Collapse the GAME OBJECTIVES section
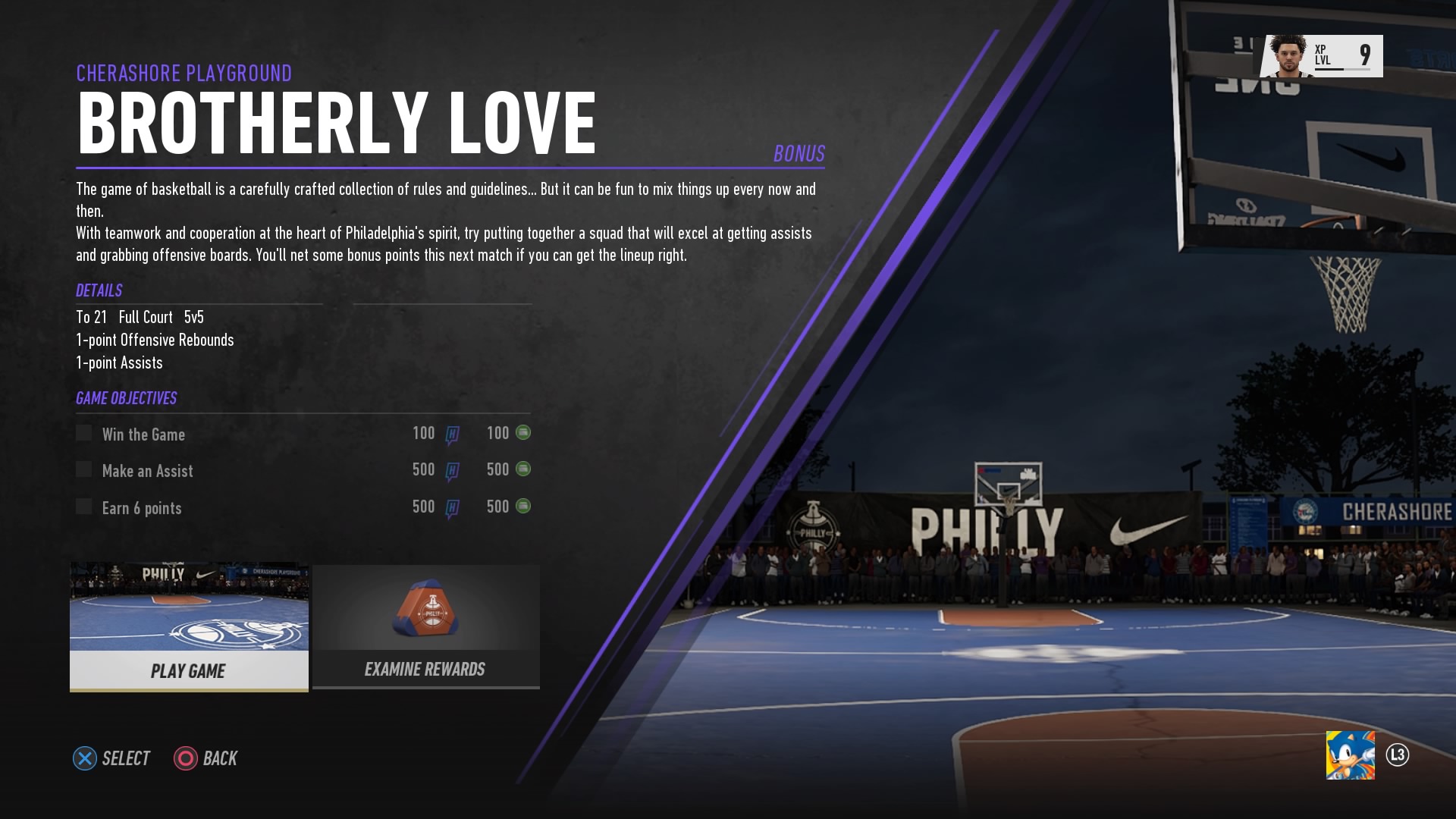This screenshot has height=819, width=1456. pos(126,397)
